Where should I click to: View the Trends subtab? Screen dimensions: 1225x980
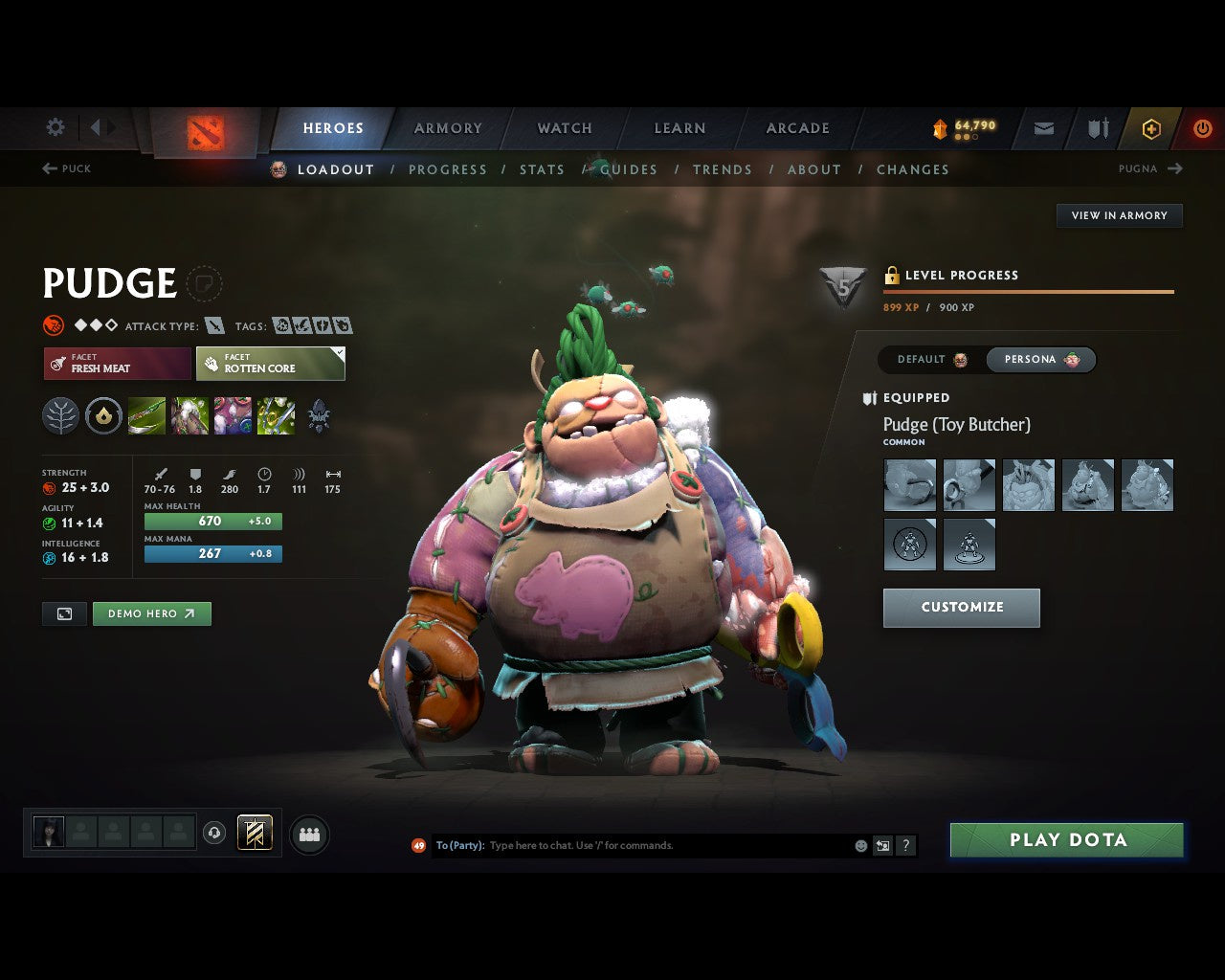722,169
